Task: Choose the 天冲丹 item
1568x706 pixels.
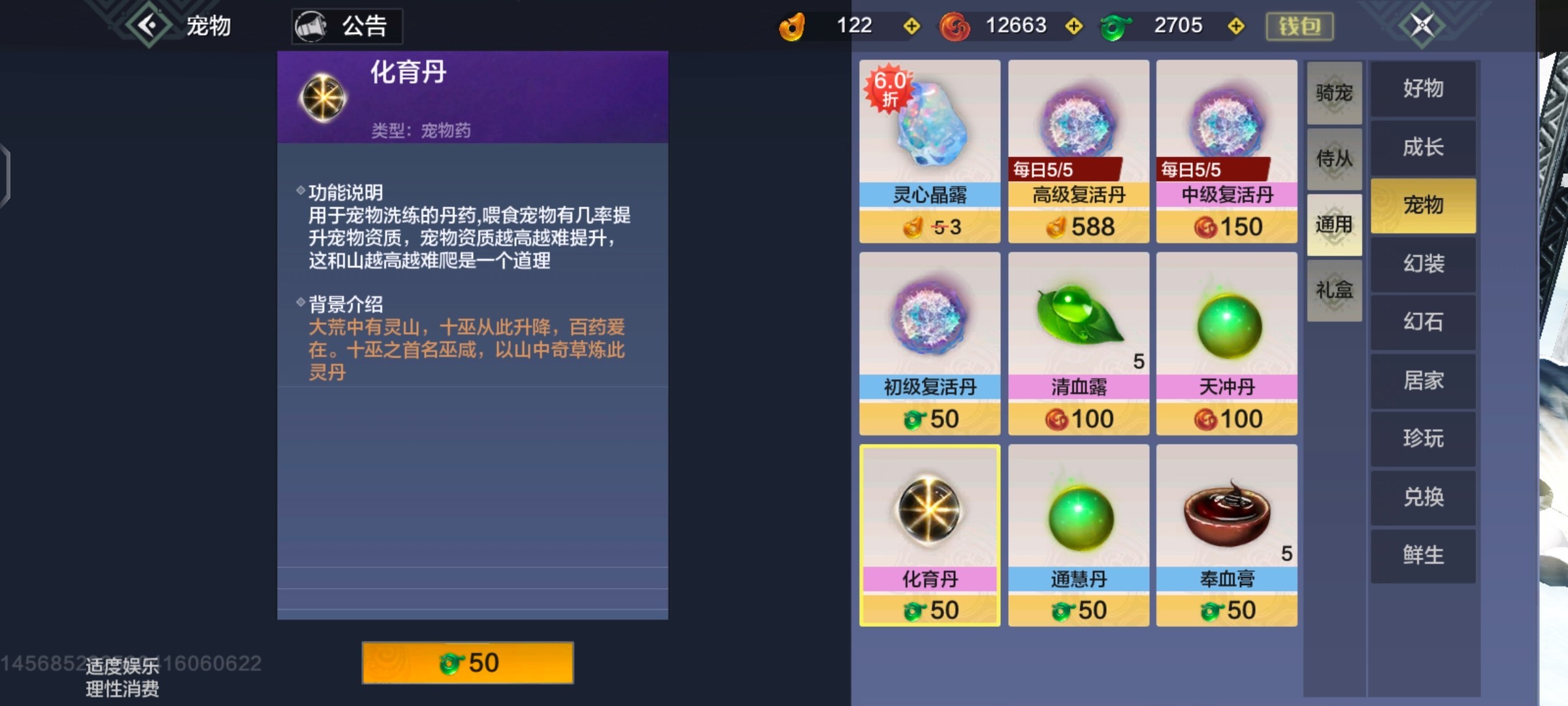Action: click(1226, 343)
